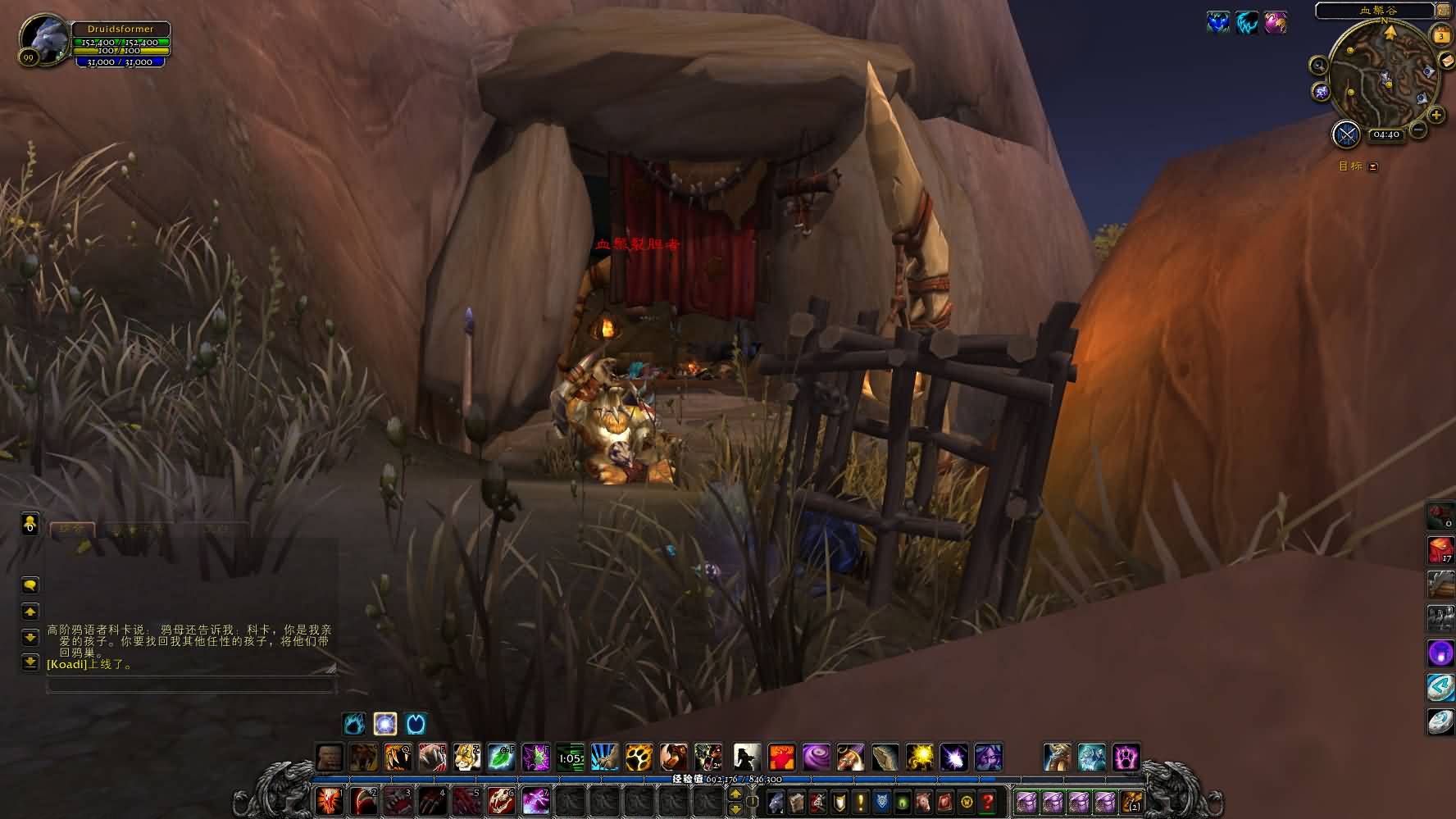
Task: Click the chat text input box
Action: [190, 685]
